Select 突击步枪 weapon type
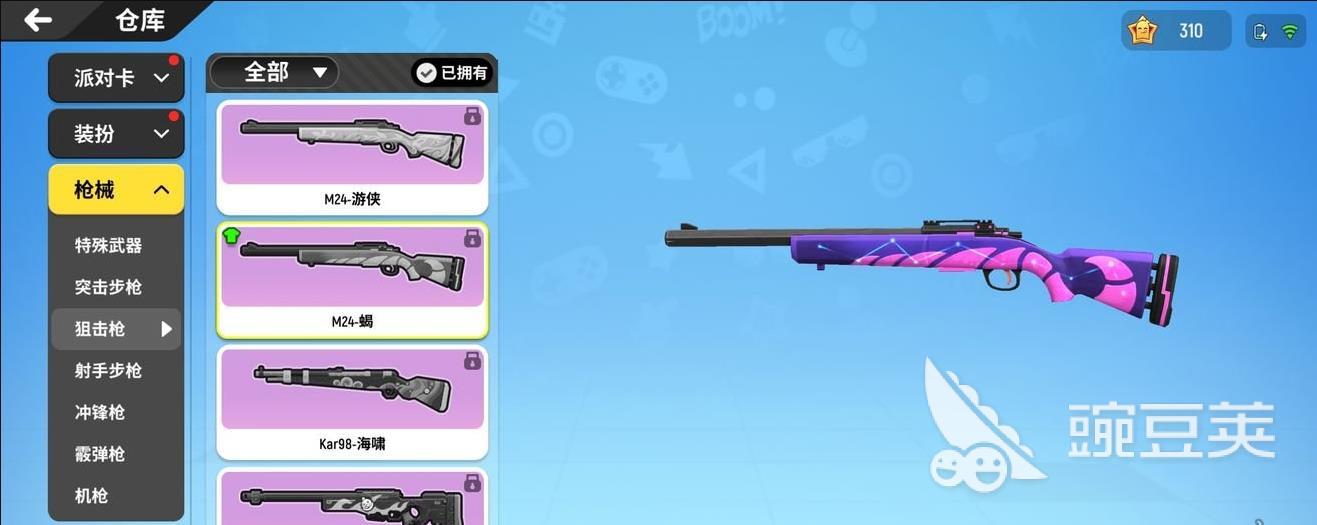The width and height of the screenshot is (1317, 525). (x=108, y=288)
